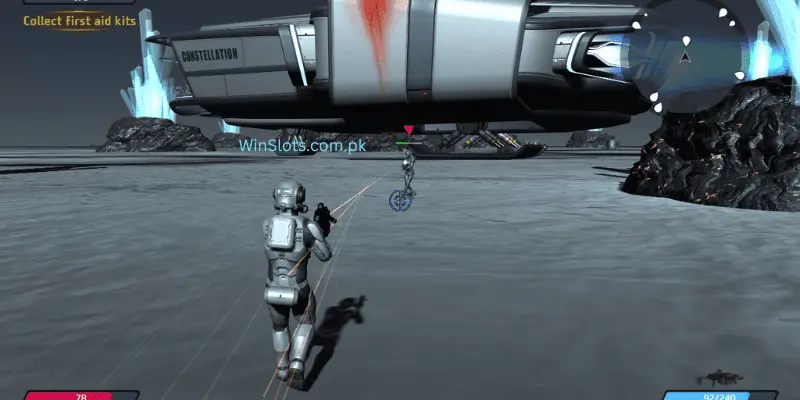Click the player arrow on the radar

tap(685, 56)
